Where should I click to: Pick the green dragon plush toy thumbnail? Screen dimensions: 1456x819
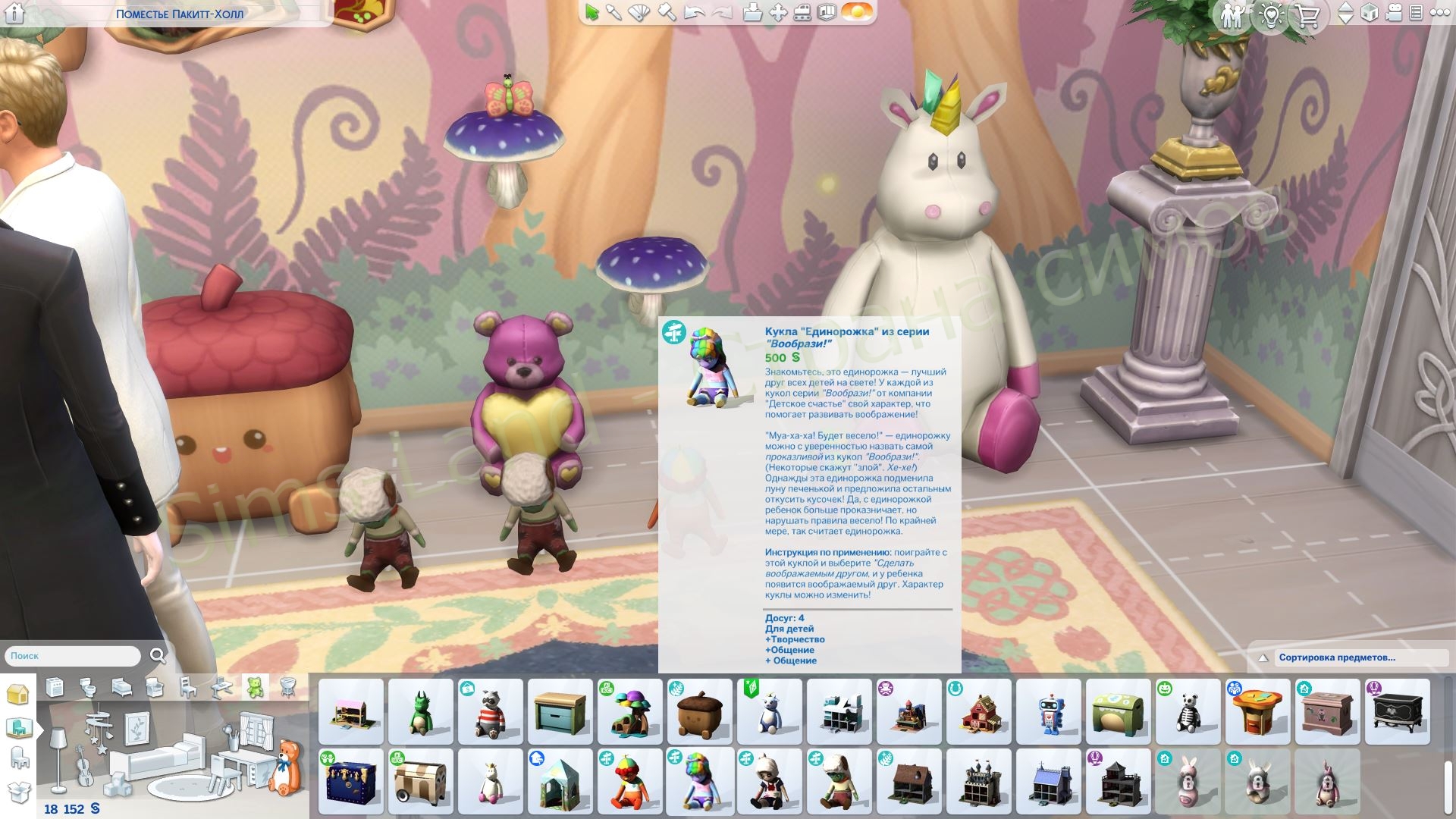[420, 711]
